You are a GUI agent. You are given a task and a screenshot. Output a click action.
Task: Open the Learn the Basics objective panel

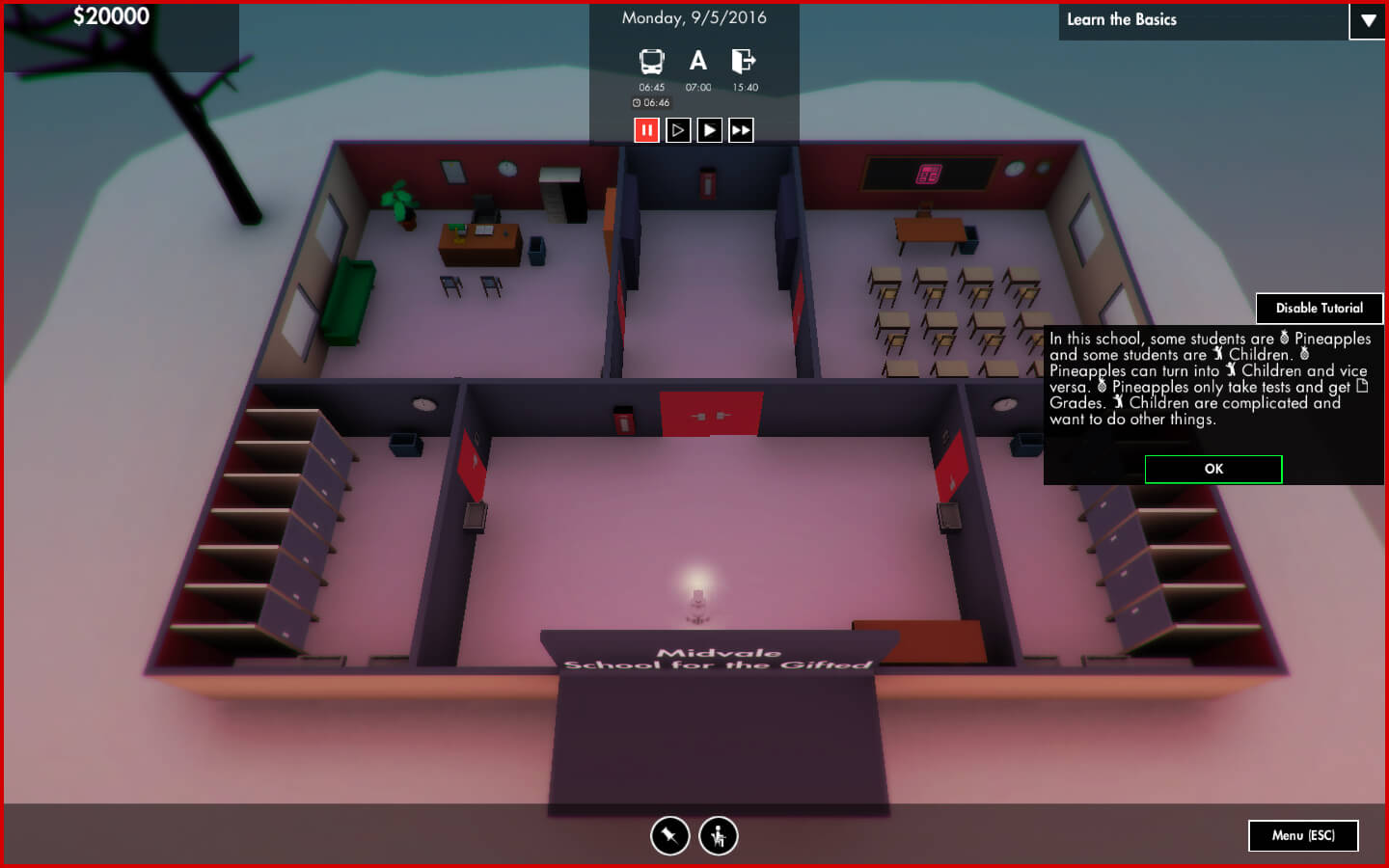(1202, 20)
